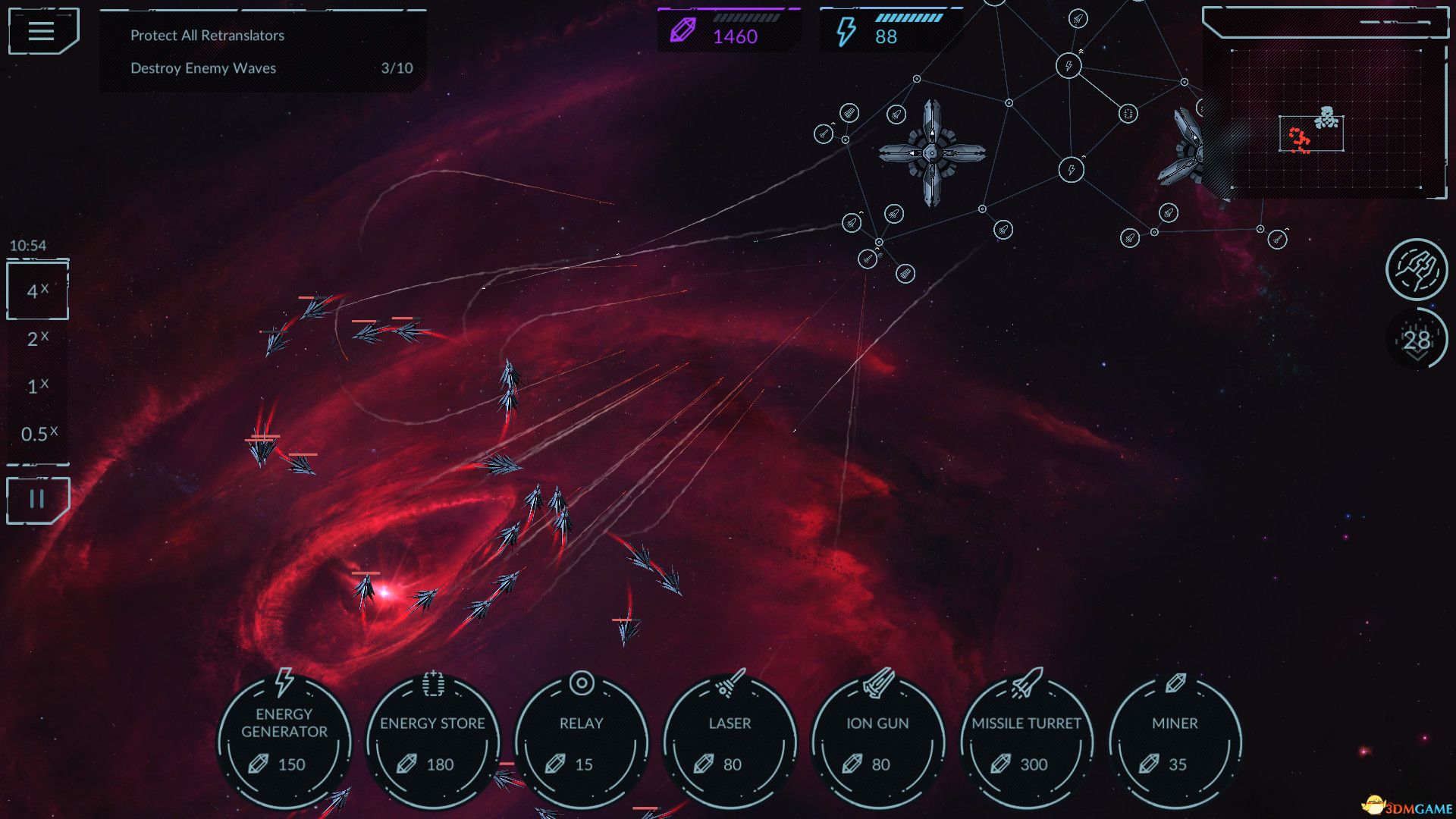
Task: Open the hamburger menu
Action: coord(42,31)
